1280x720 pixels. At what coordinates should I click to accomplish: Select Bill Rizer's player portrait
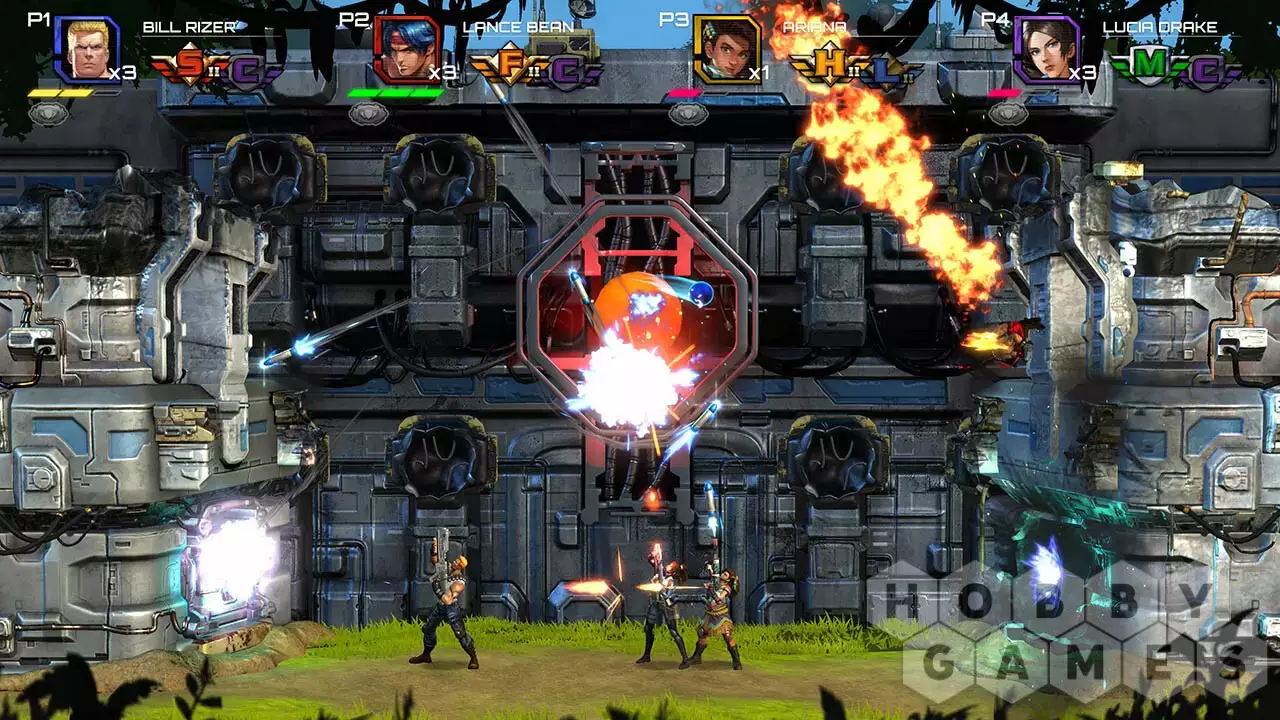(87, 49)
